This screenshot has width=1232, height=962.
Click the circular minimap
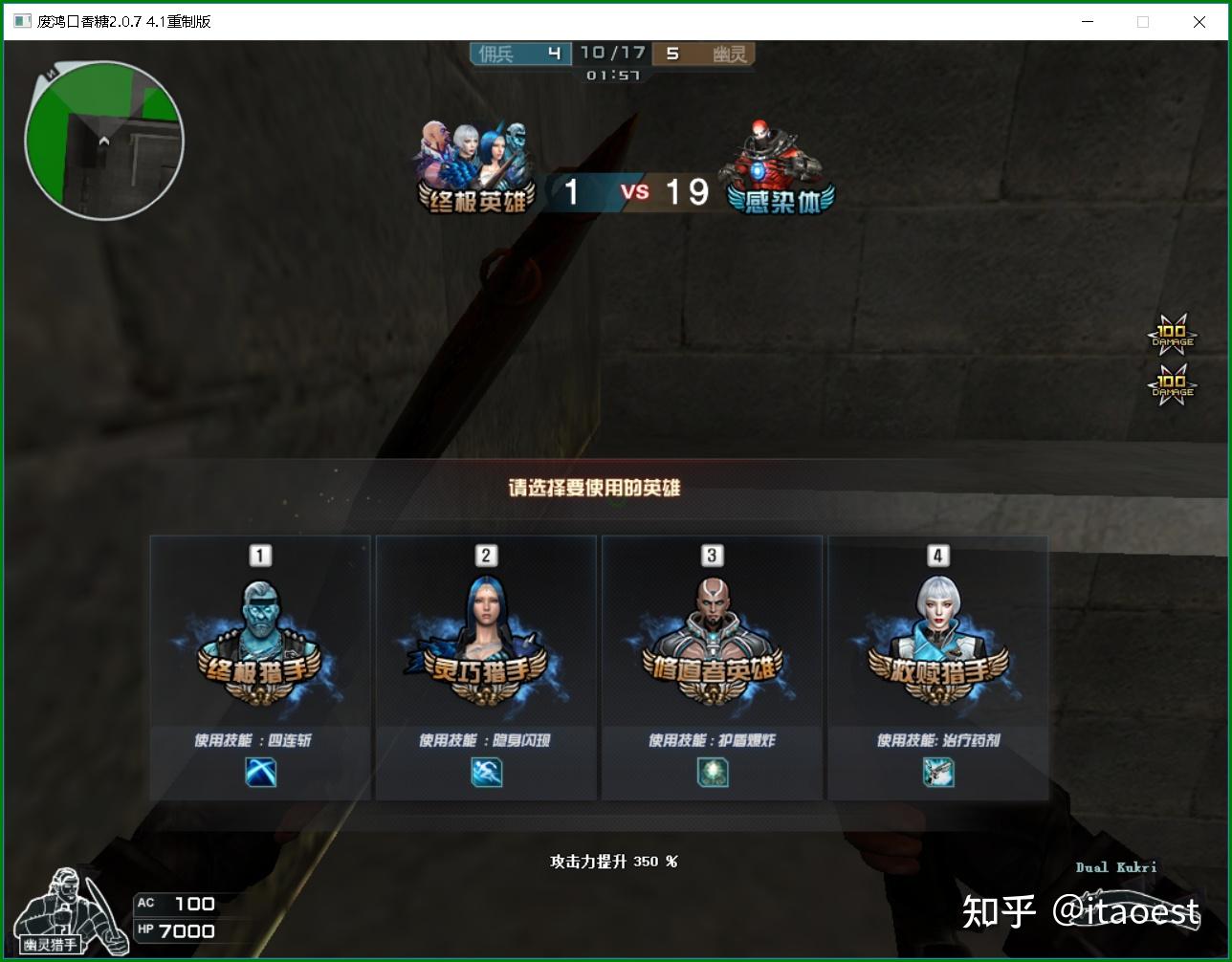point(104,141)
